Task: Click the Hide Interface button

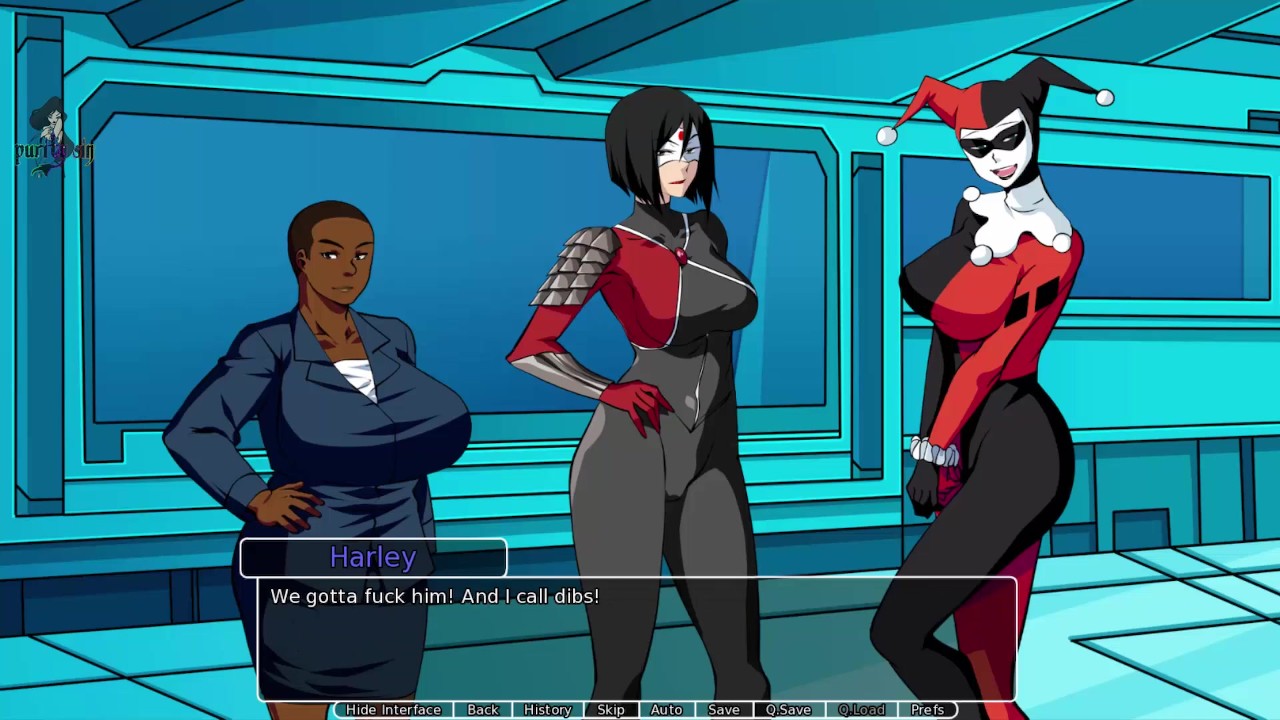Action: tap(393, 709)
